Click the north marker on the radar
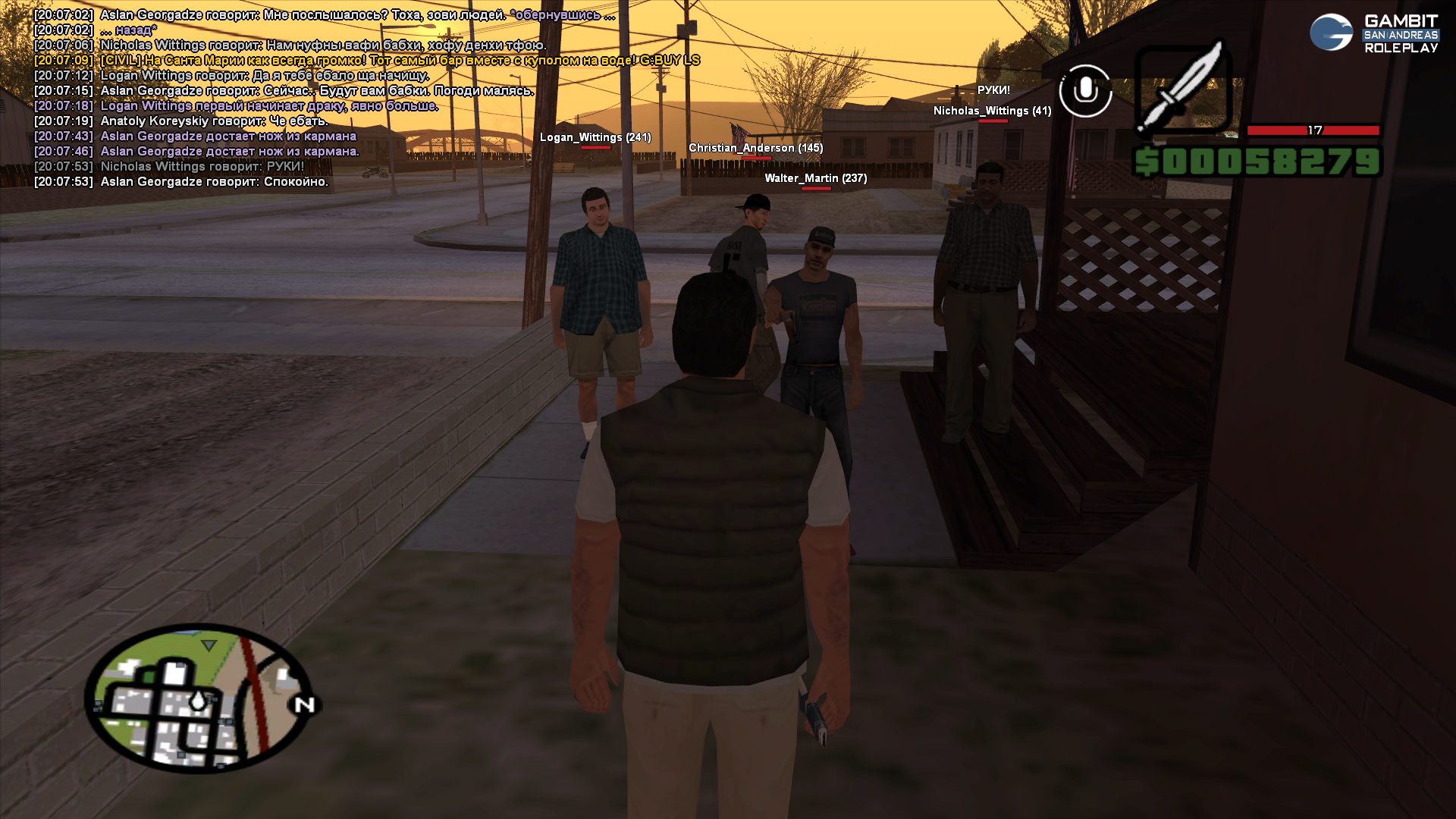This screenshot has width=1456, height=819. (305, 705)
